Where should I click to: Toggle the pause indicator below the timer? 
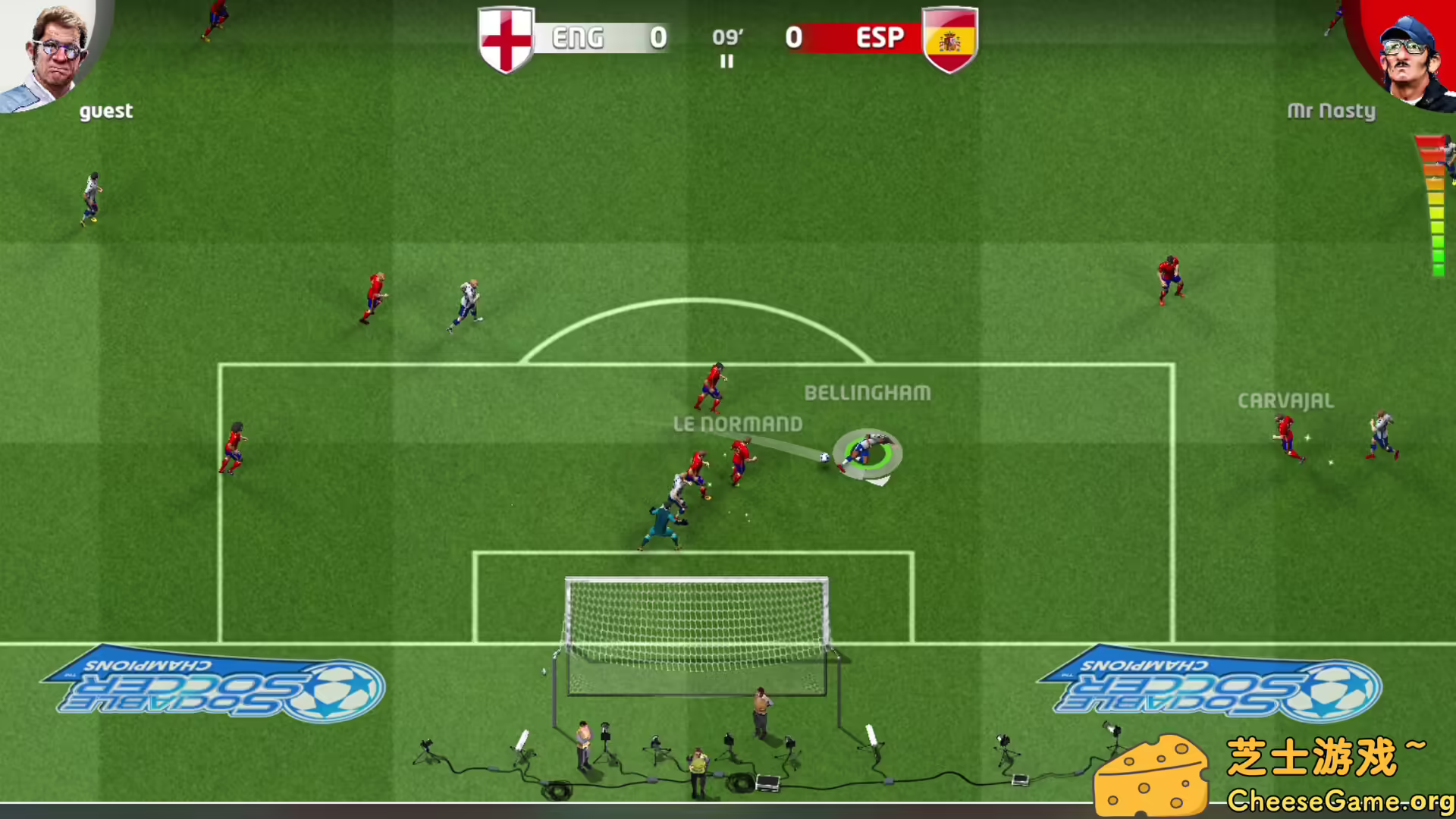click(726, 62)
